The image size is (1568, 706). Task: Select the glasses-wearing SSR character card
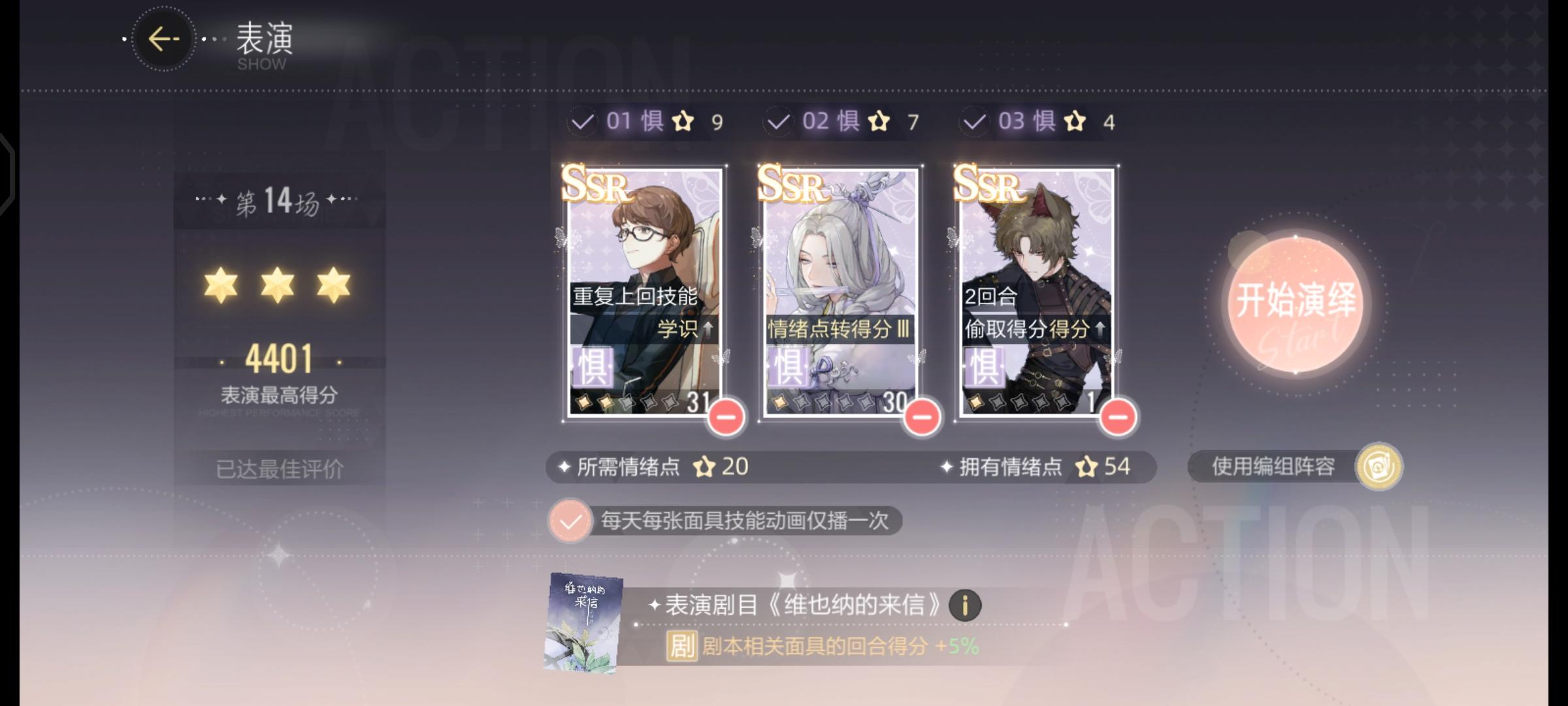coord(644,261)
